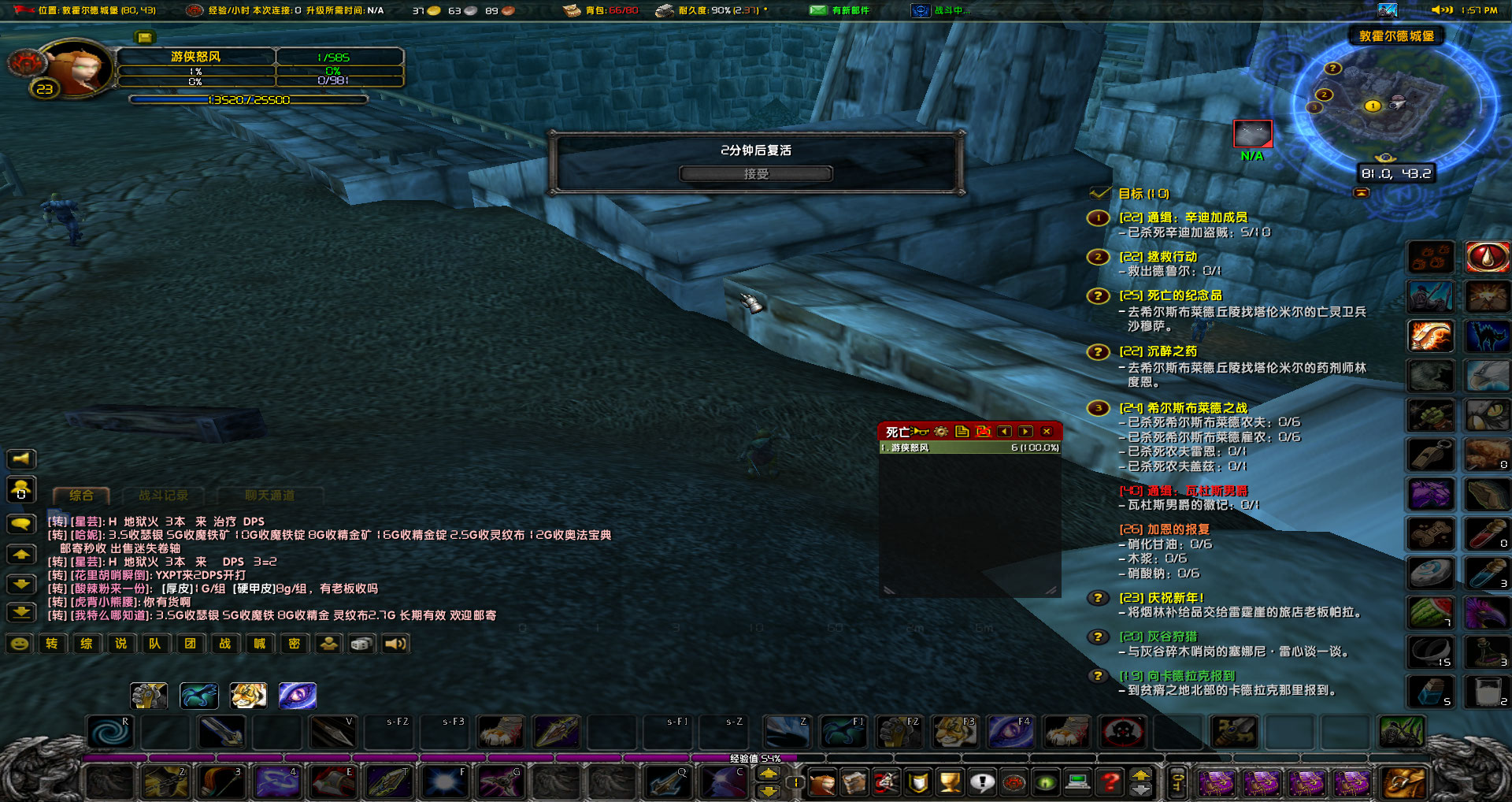This screenshot has height=802, width=1512.
Task: Click the dice roll icon near the chat buttons
Action: point(361,644)
